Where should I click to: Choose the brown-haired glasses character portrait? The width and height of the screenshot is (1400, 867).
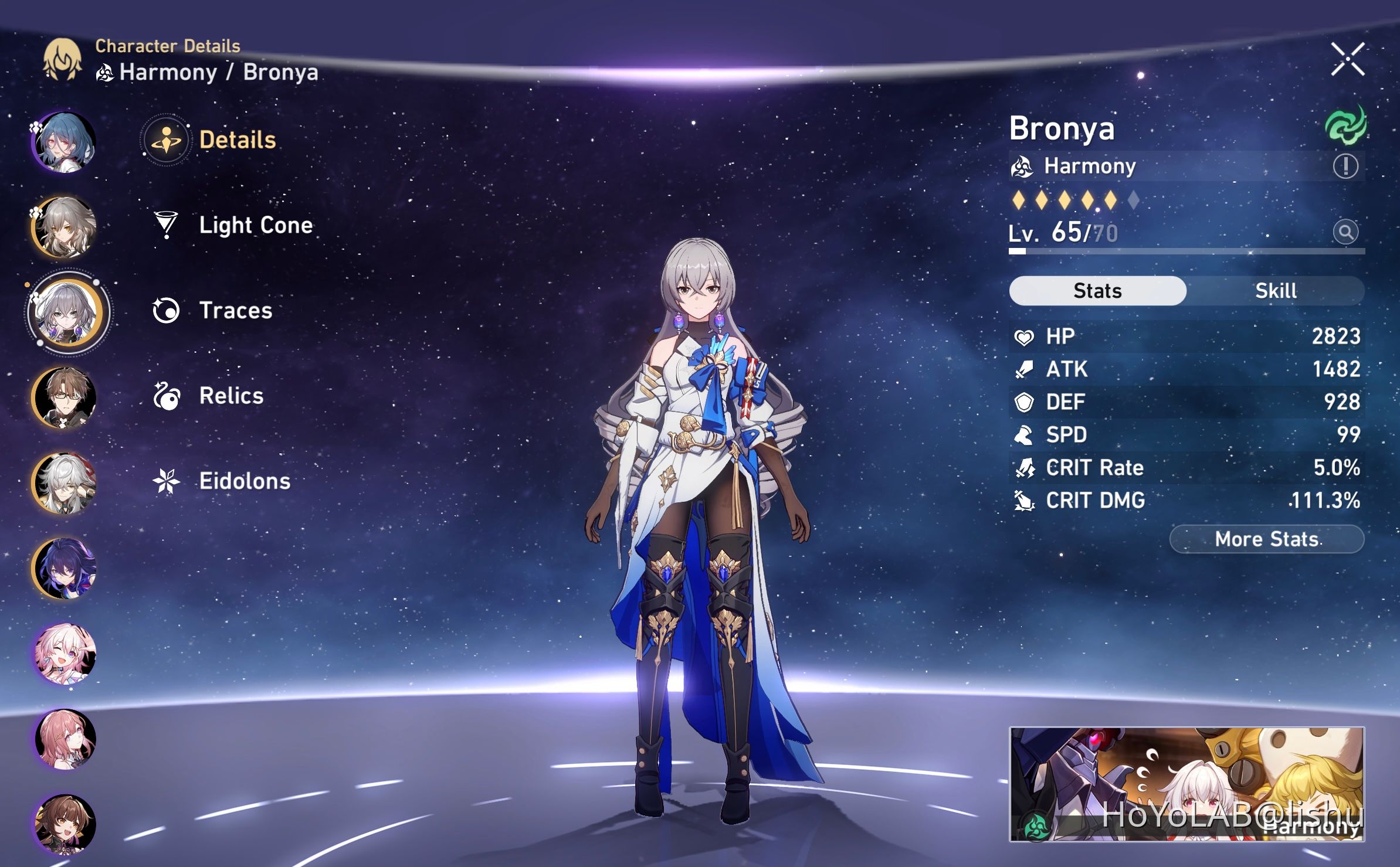click(65, 398)
